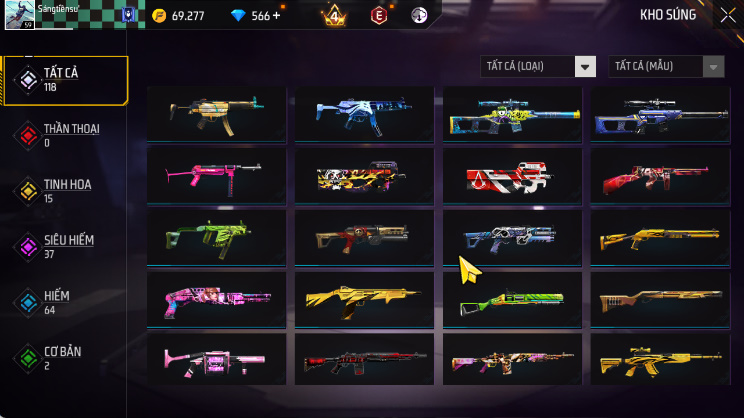Switch to the Thần Thoại tab
This screenshot has height=418, width=744.
(66, 135)
